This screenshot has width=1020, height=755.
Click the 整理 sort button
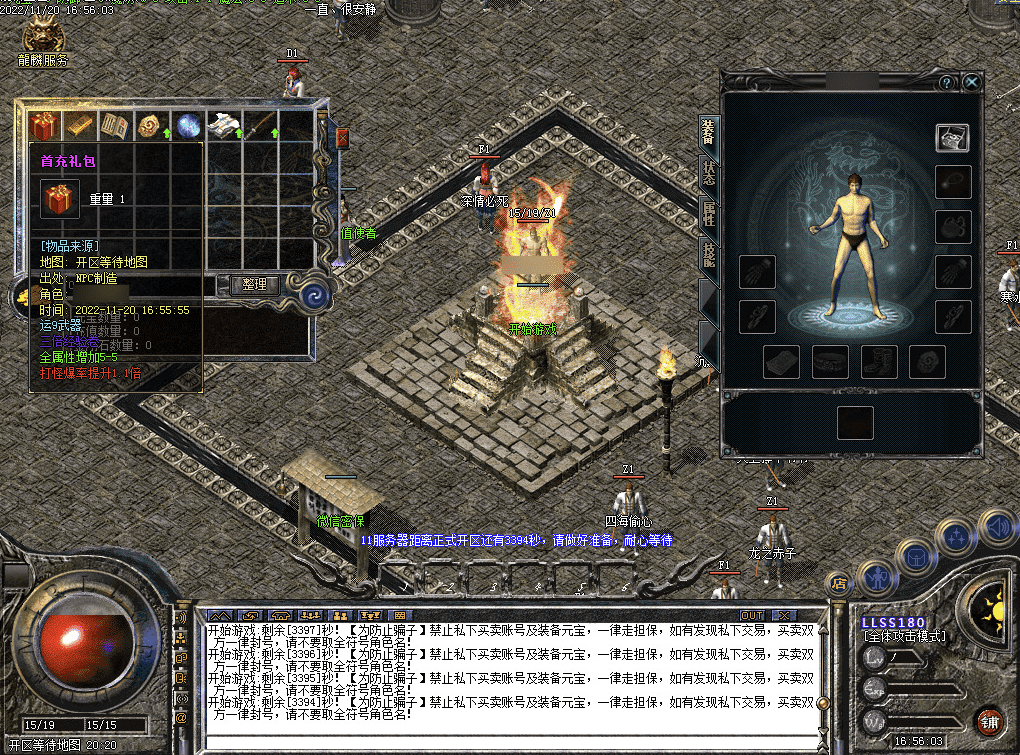click(x=255, y=284)
